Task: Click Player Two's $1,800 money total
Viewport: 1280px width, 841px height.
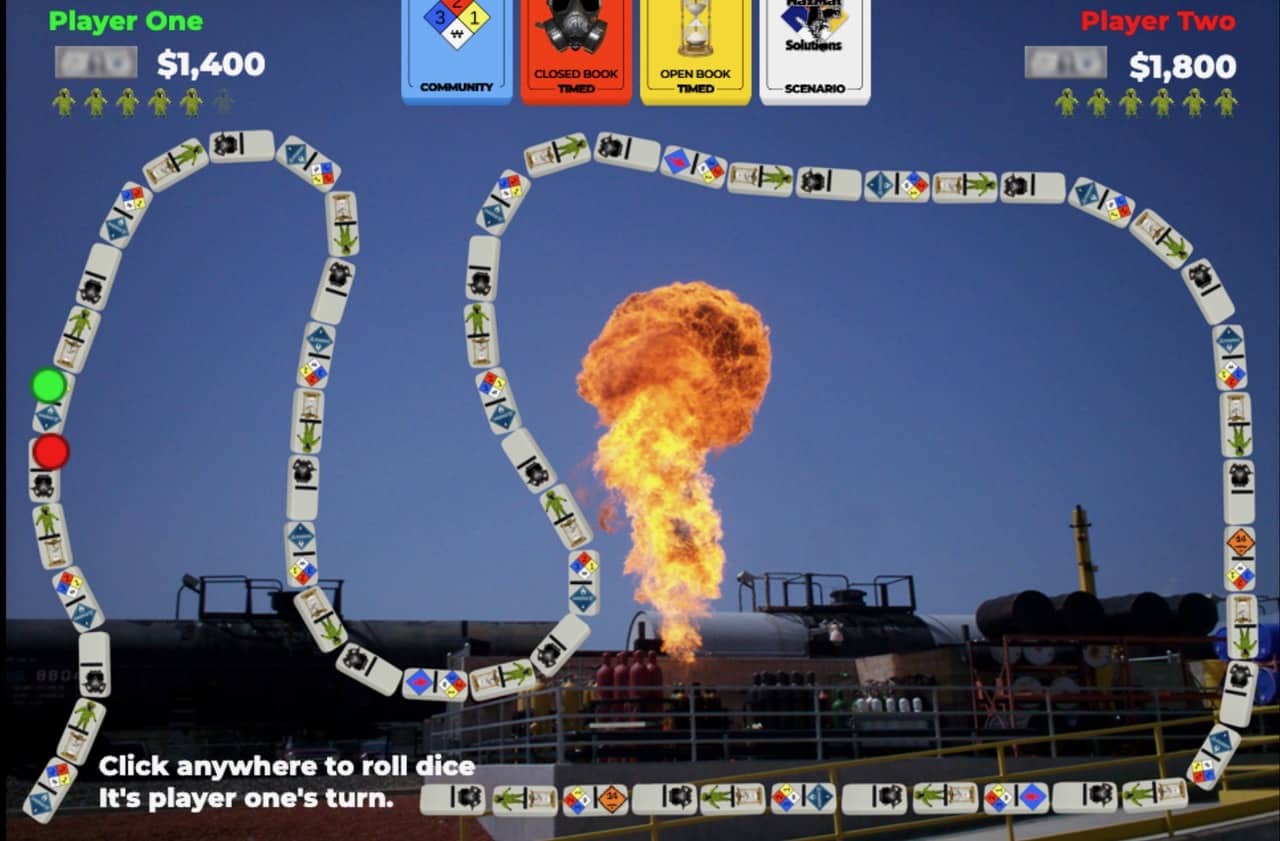Action: coord(1183,63)
